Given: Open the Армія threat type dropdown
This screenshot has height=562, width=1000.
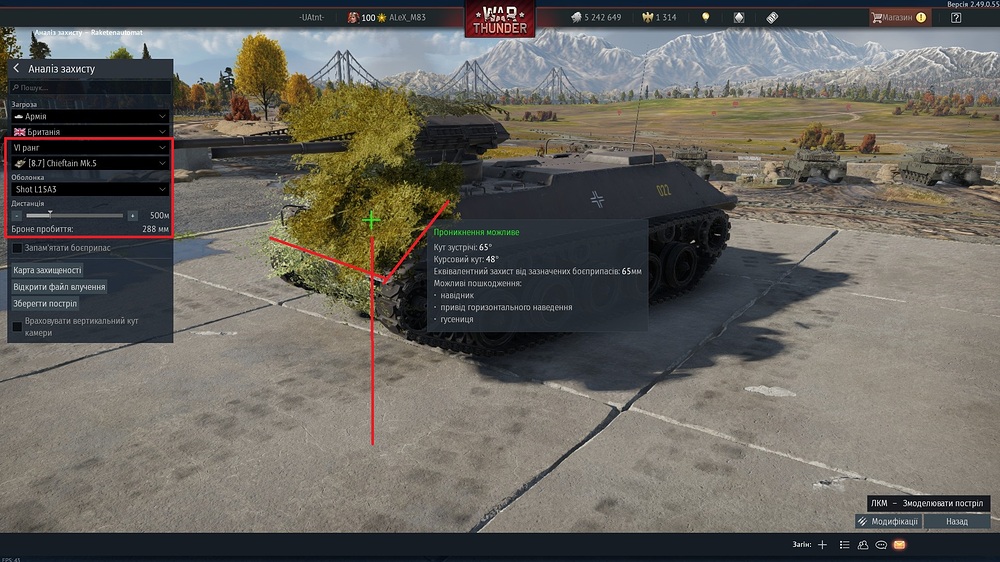Looking at the screenshot, I should [x=90, y=116].
